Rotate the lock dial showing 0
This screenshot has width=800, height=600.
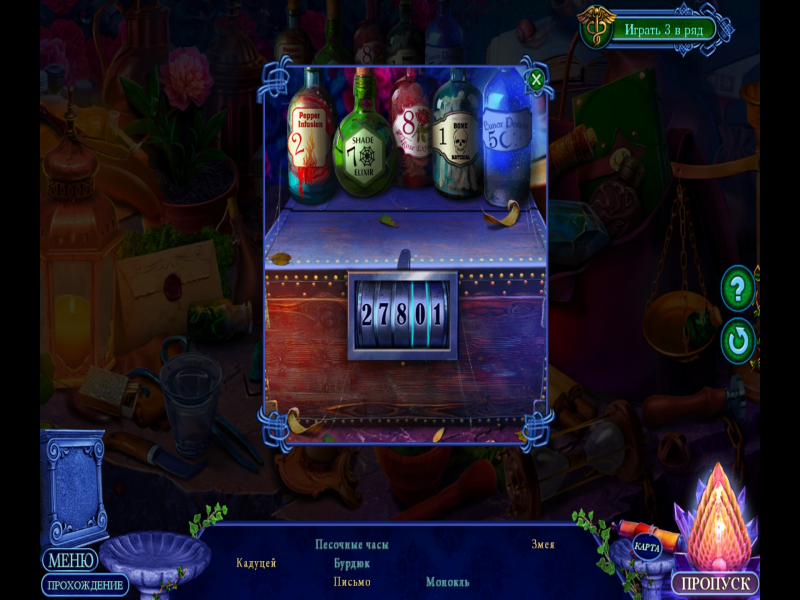[420, 314]
